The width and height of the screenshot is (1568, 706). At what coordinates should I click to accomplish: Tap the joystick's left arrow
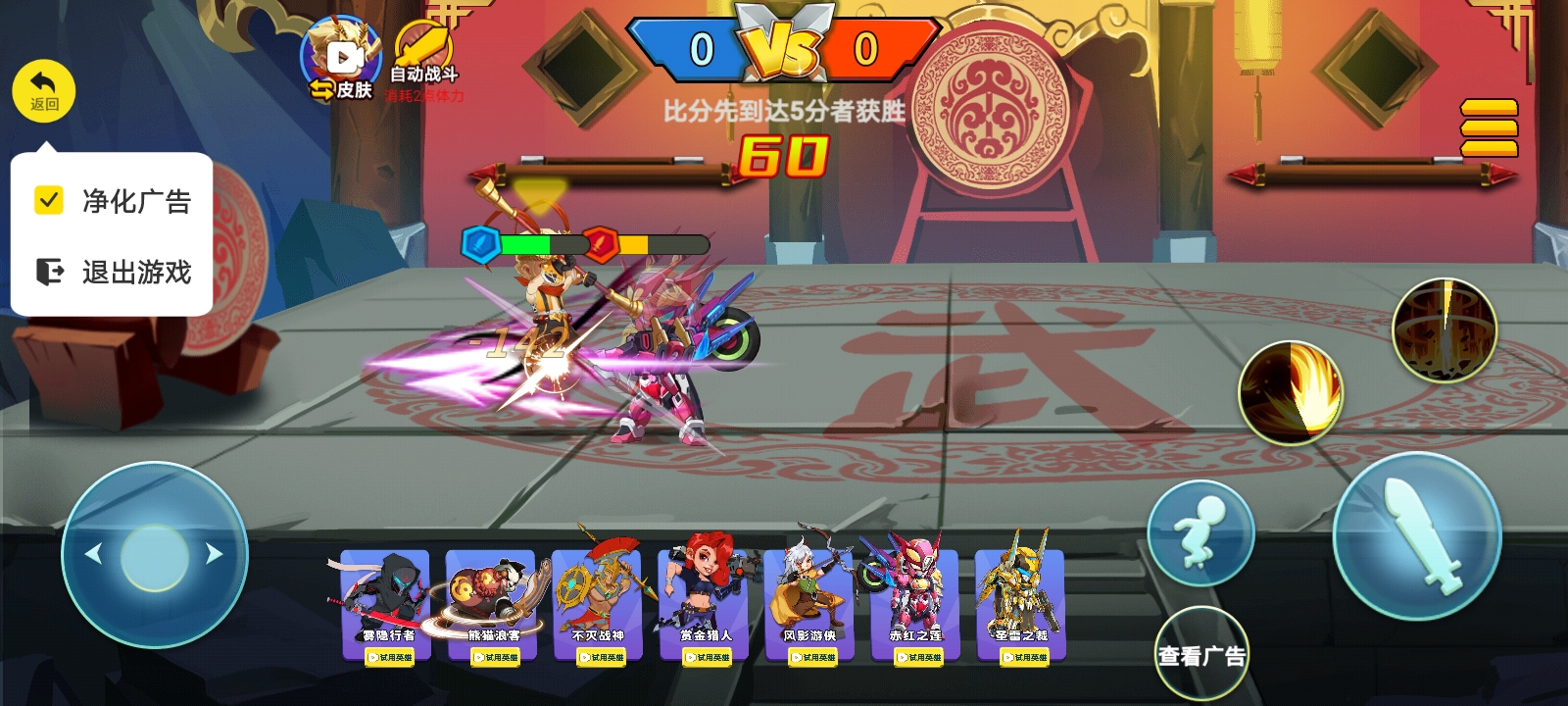94,554
